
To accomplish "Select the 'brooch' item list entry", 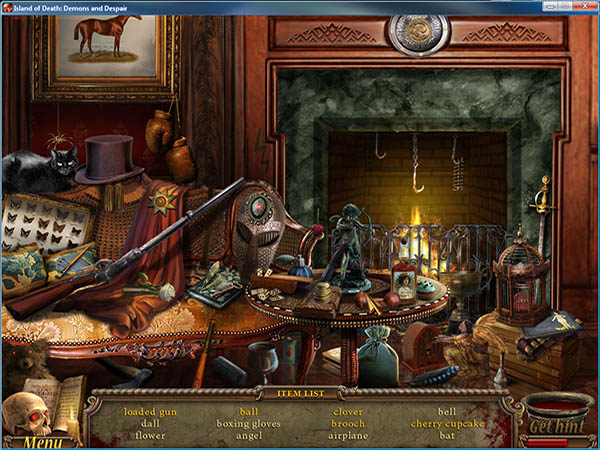I will 348,424.
